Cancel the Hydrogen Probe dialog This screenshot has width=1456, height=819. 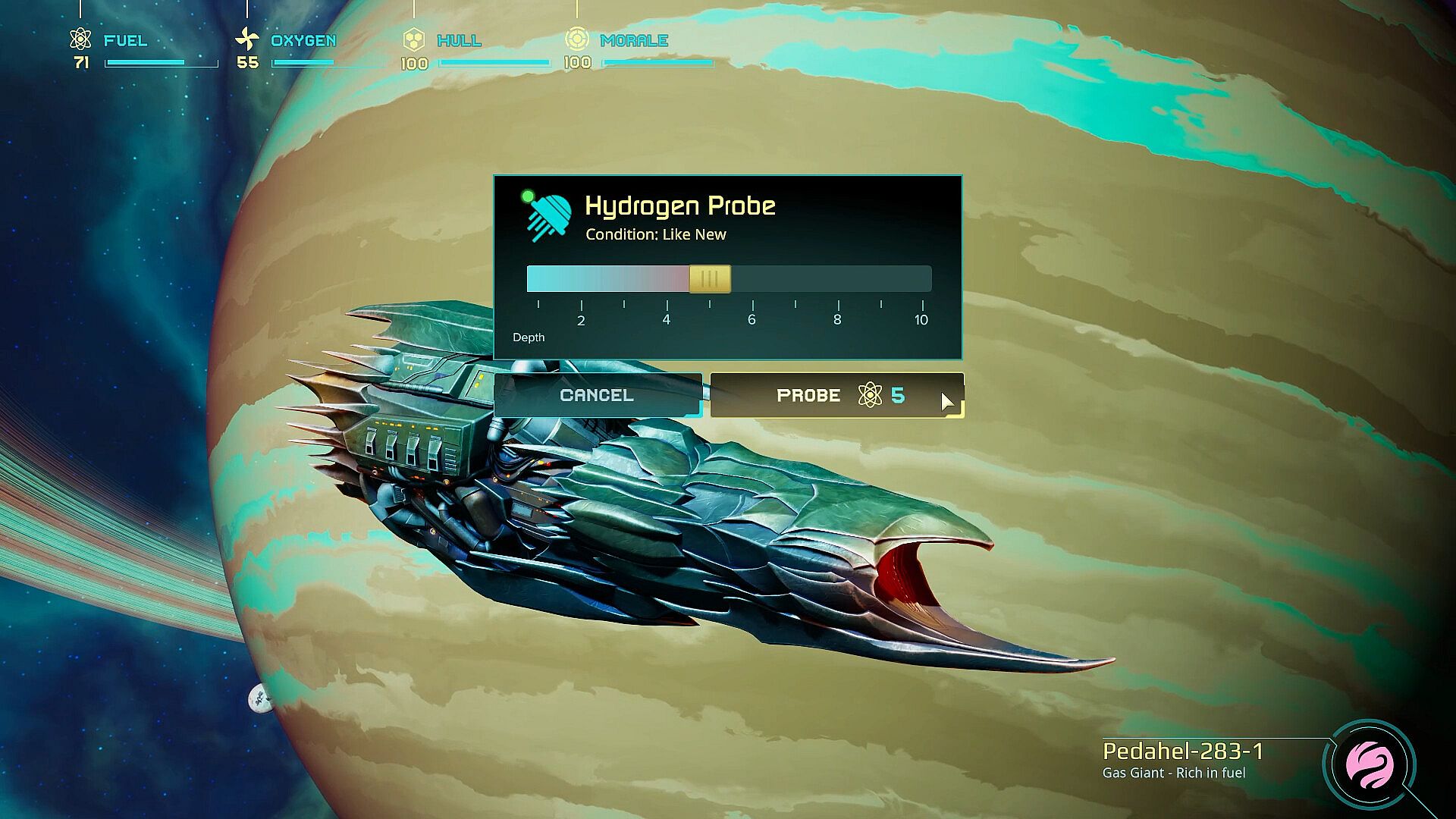pyautogui.click(x=597, y=395)
